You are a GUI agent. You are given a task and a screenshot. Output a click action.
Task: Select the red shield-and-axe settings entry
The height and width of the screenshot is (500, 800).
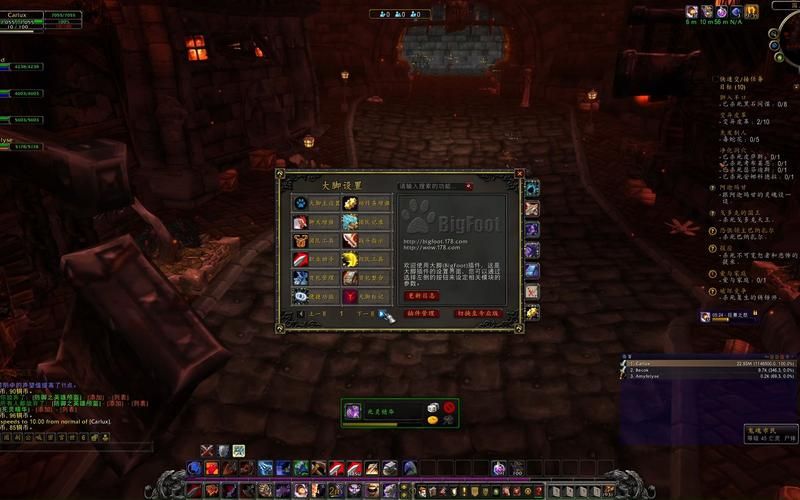tap(301, 241)
